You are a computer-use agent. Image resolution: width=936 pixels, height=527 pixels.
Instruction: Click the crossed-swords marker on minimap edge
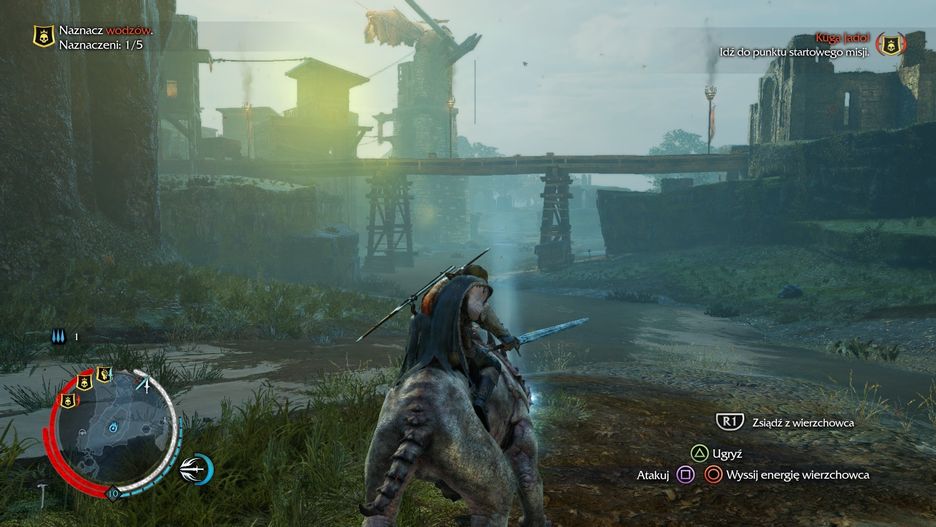[x=146, y=382]
